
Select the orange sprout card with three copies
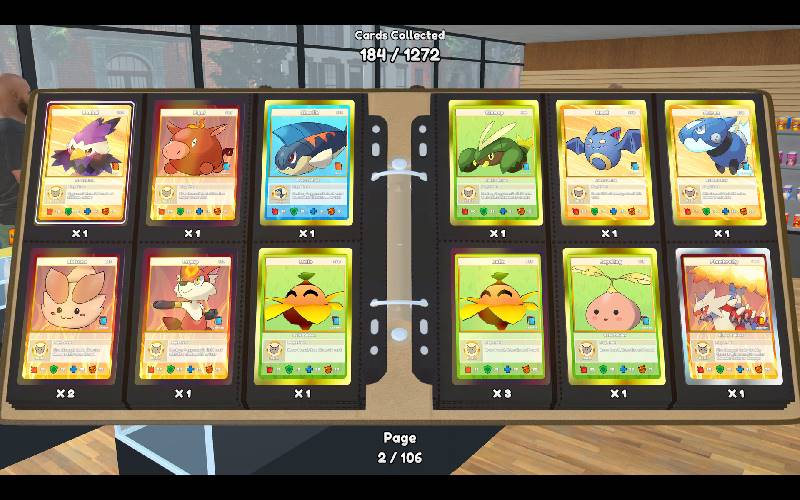point(496,315)
